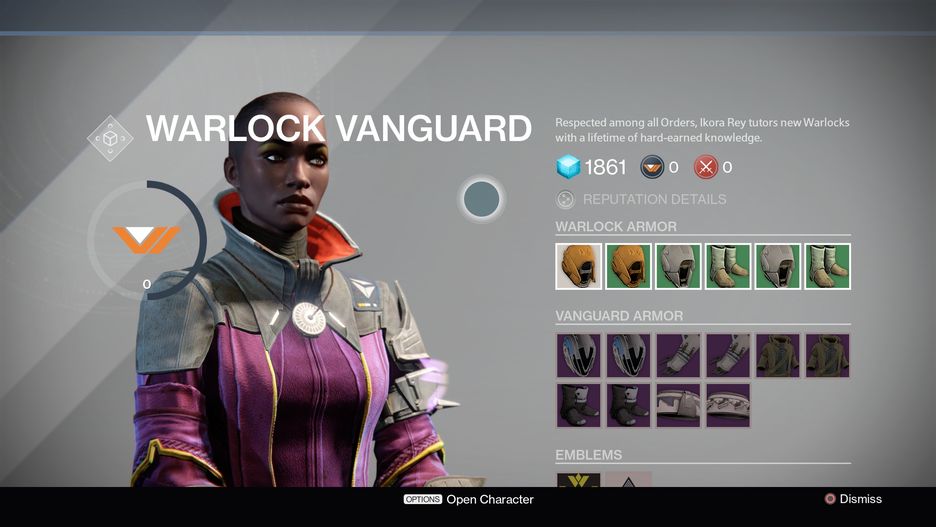Select the yellow-on-black Vanguard emblem
Viewport: 936px width, 527px height.
click(578, 480)
